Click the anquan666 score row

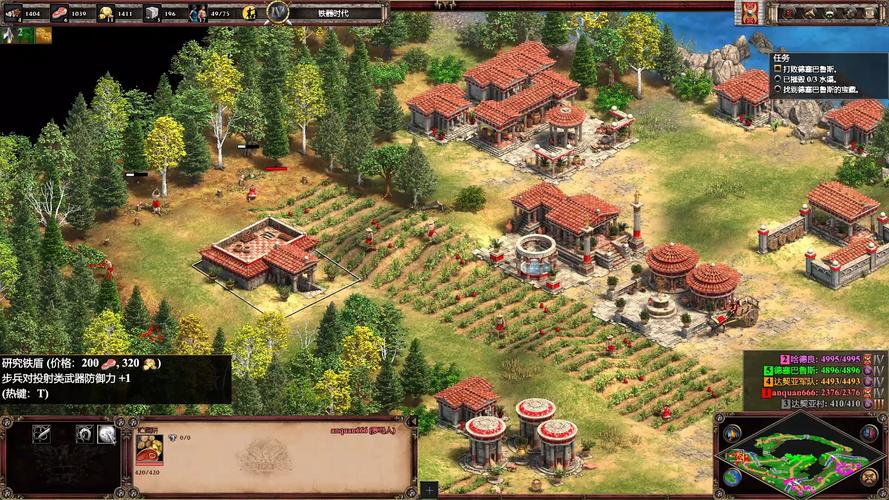tap(810, 393)
